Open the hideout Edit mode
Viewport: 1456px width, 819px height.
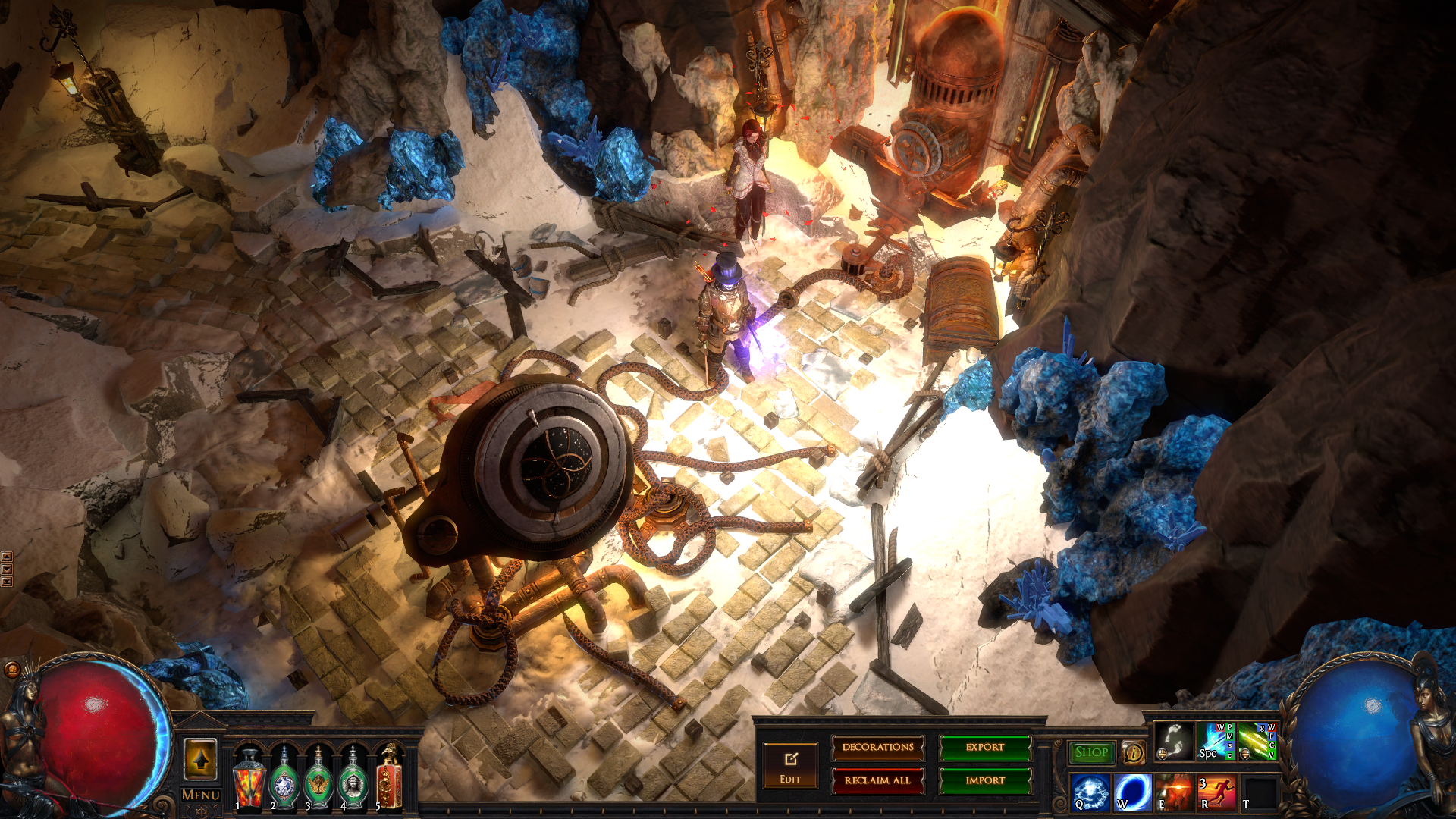click(x=790, y=766)
